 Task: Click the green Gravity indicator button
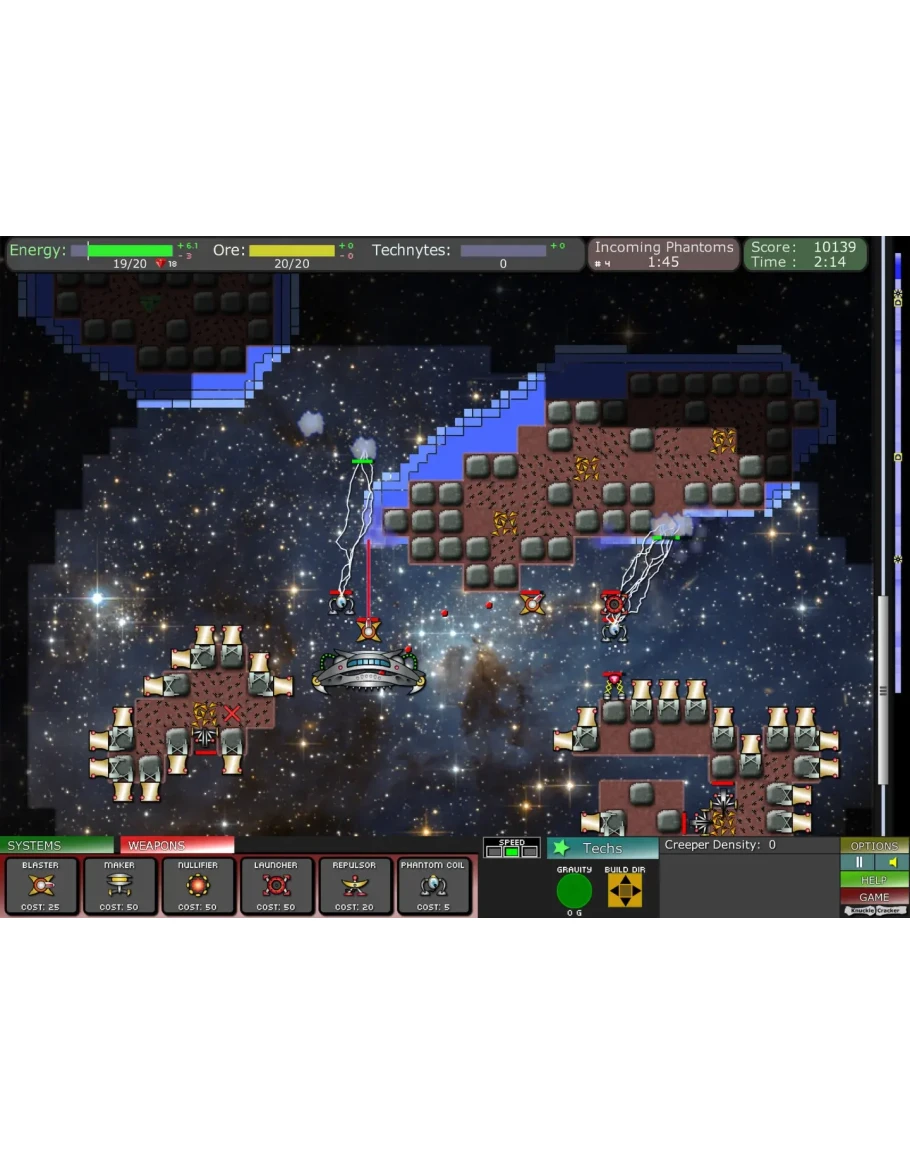tap(574, 890)
